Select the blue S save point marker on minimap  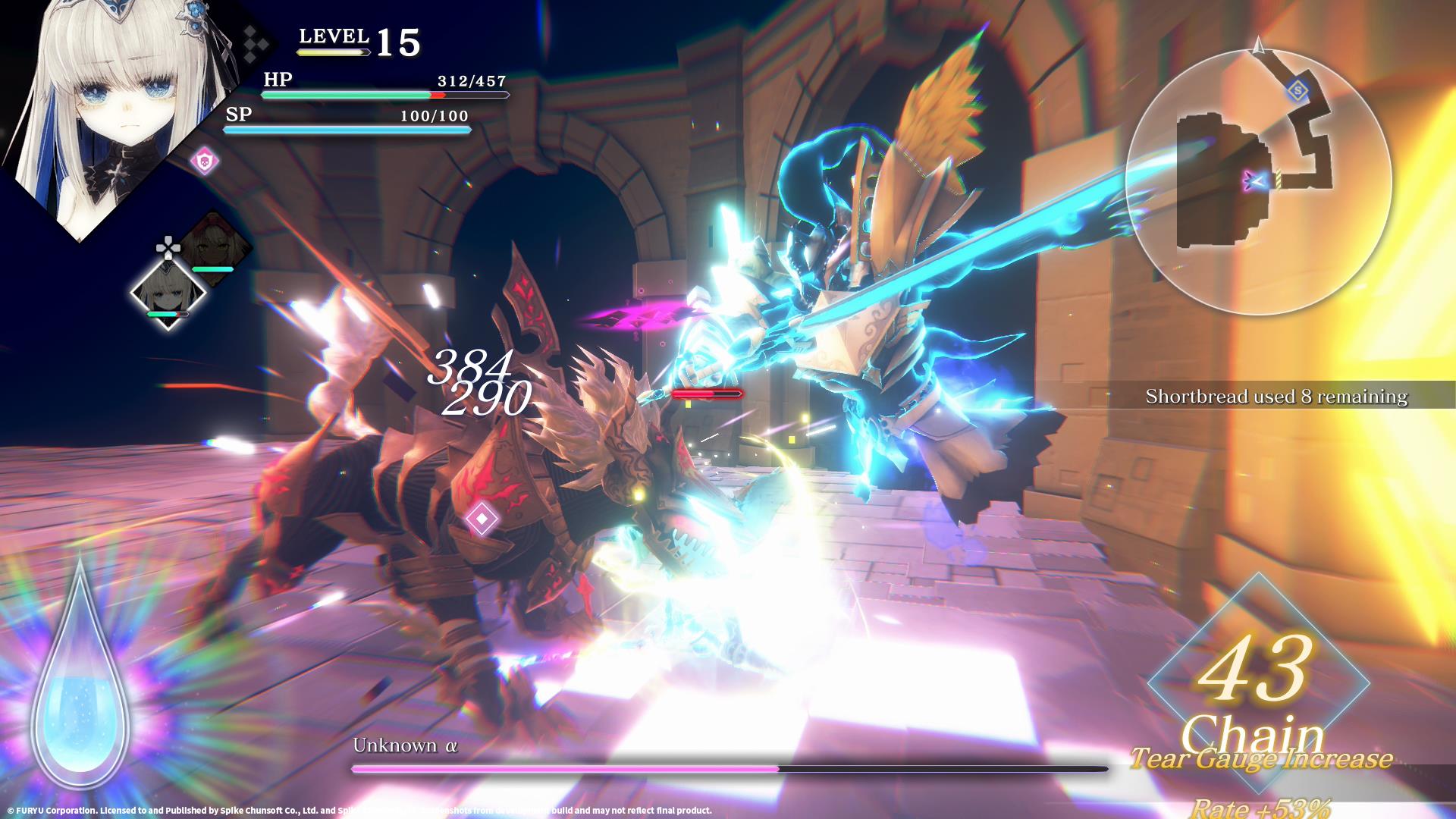[1297, 90]
